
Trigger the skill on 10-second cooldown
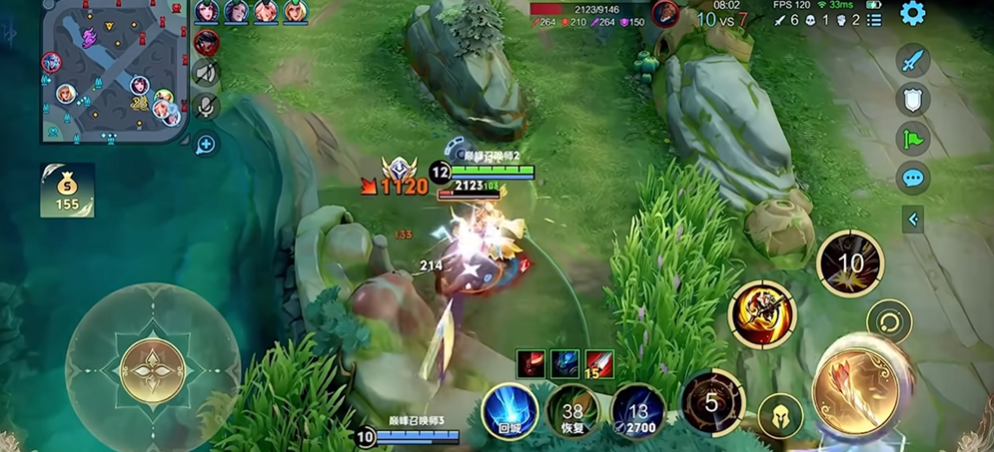pos(849,264)
